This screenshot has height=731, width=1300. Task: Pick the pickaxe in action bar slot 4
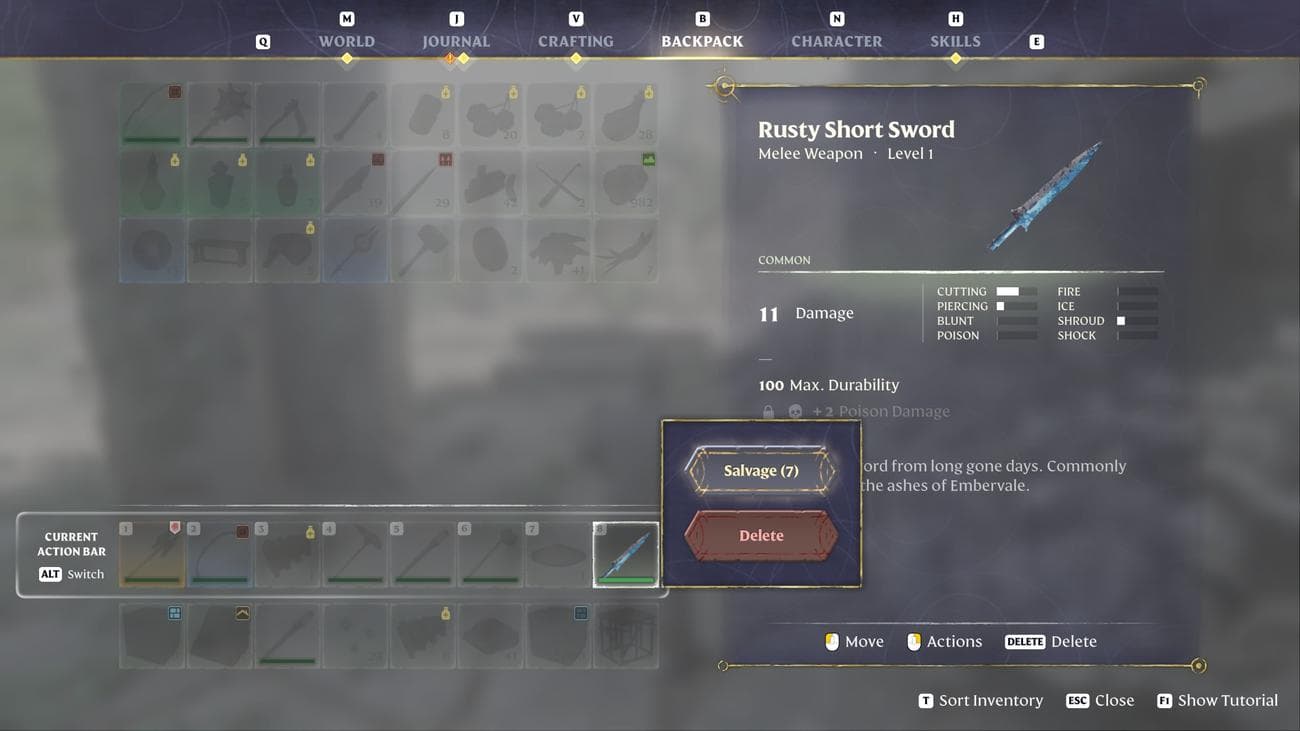pos(355,554)
